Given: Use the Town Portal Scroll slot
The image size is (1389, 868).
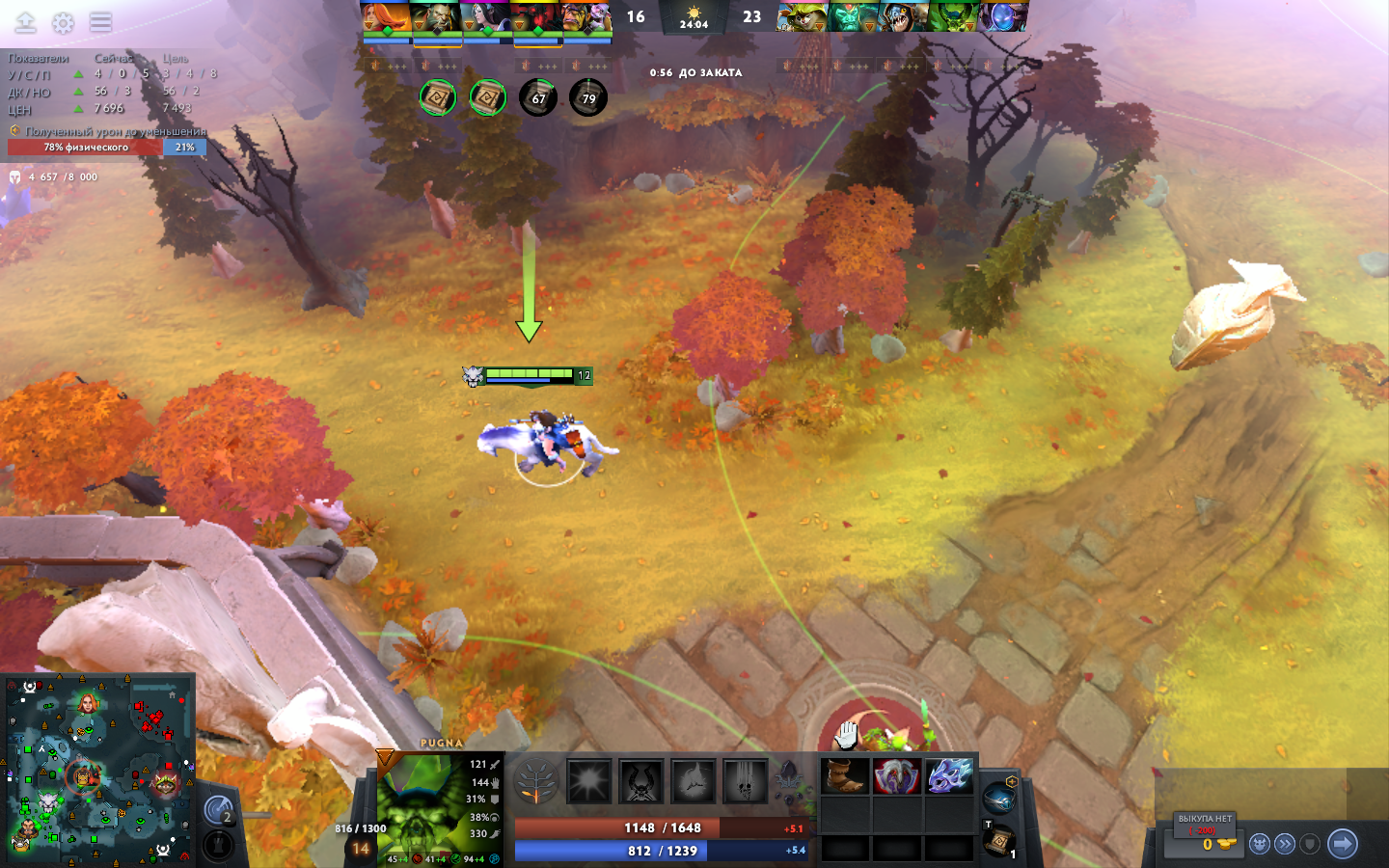Looking at the screenshot, I should click(998, 841).
